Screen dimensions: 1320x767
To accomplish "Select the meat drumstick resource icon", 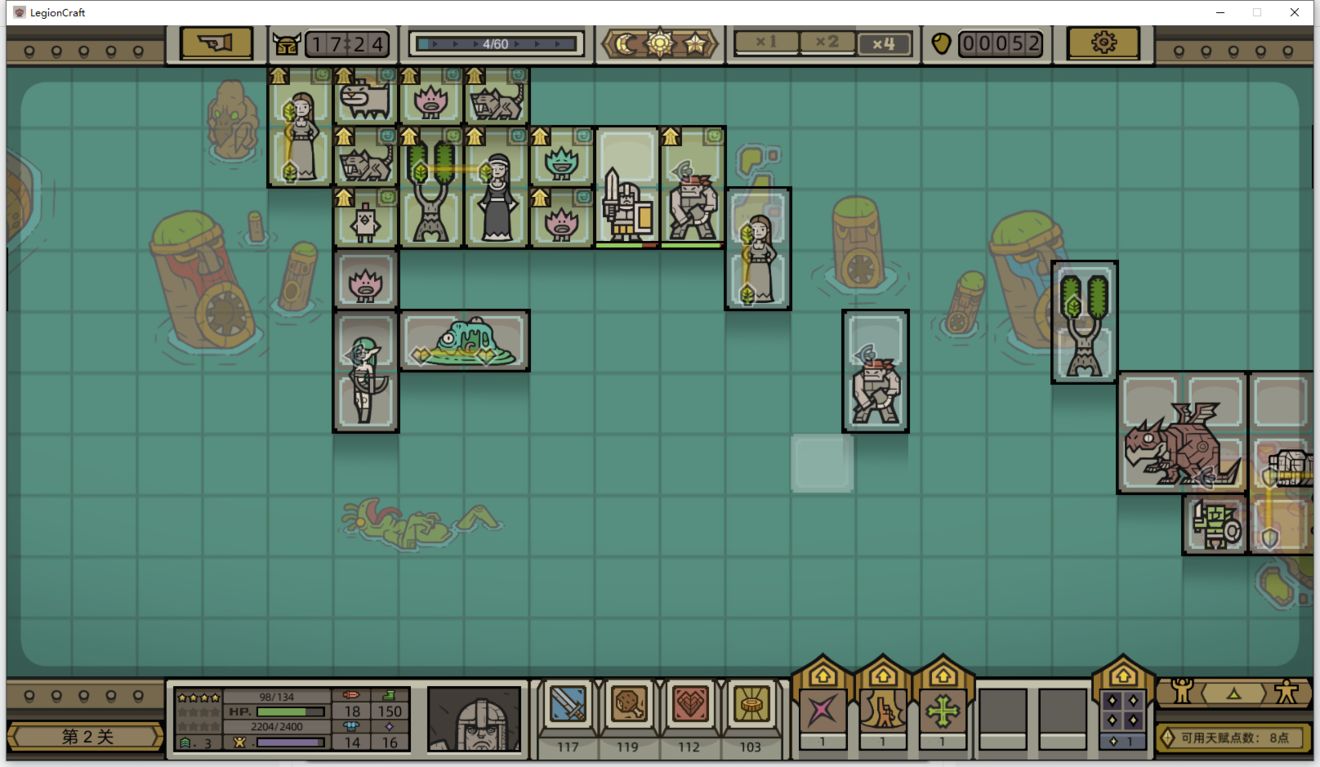I will point(628,706).
